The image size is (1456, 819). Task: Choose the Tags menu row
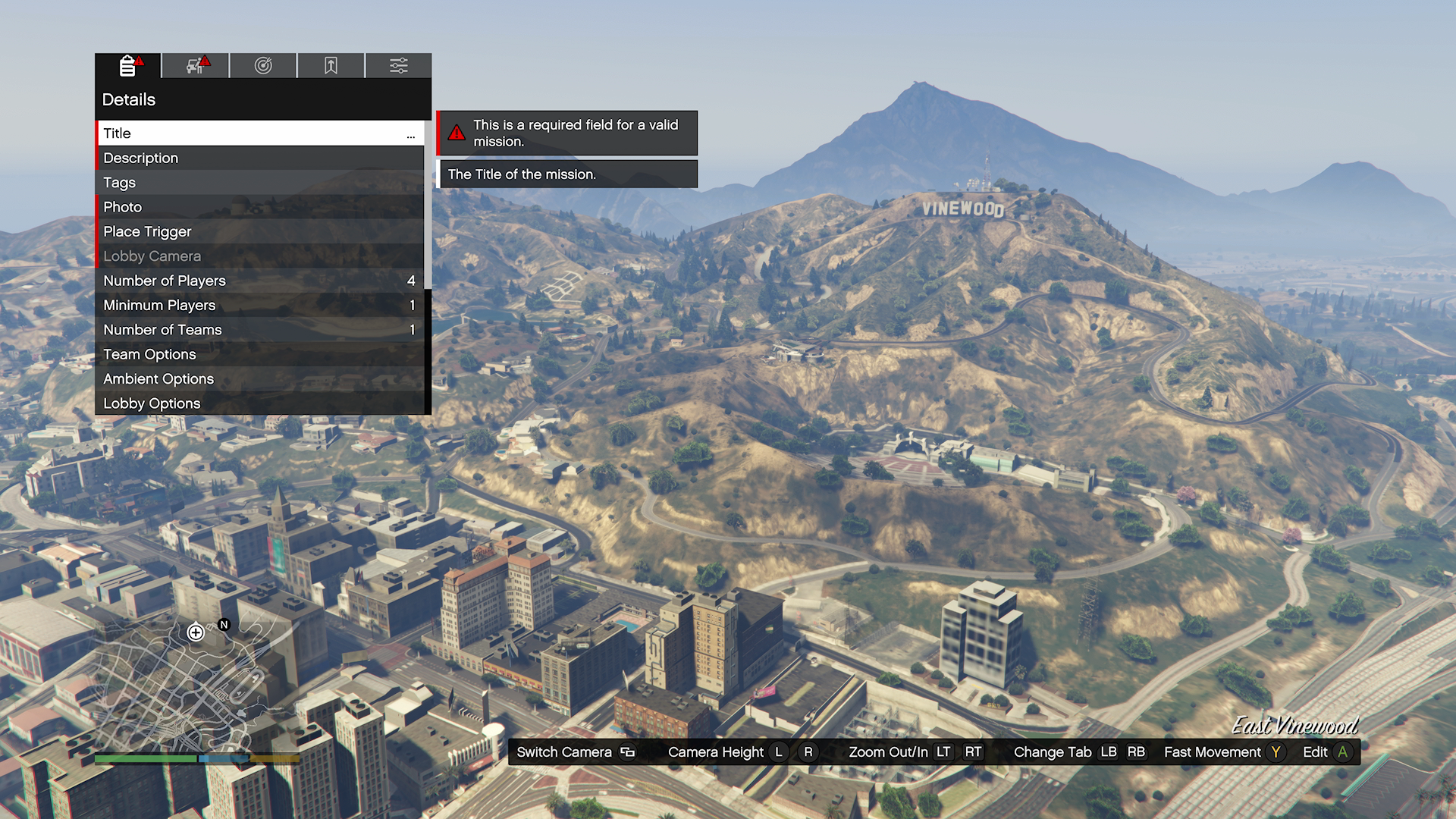pyautogui.click(x=259, y=183)
